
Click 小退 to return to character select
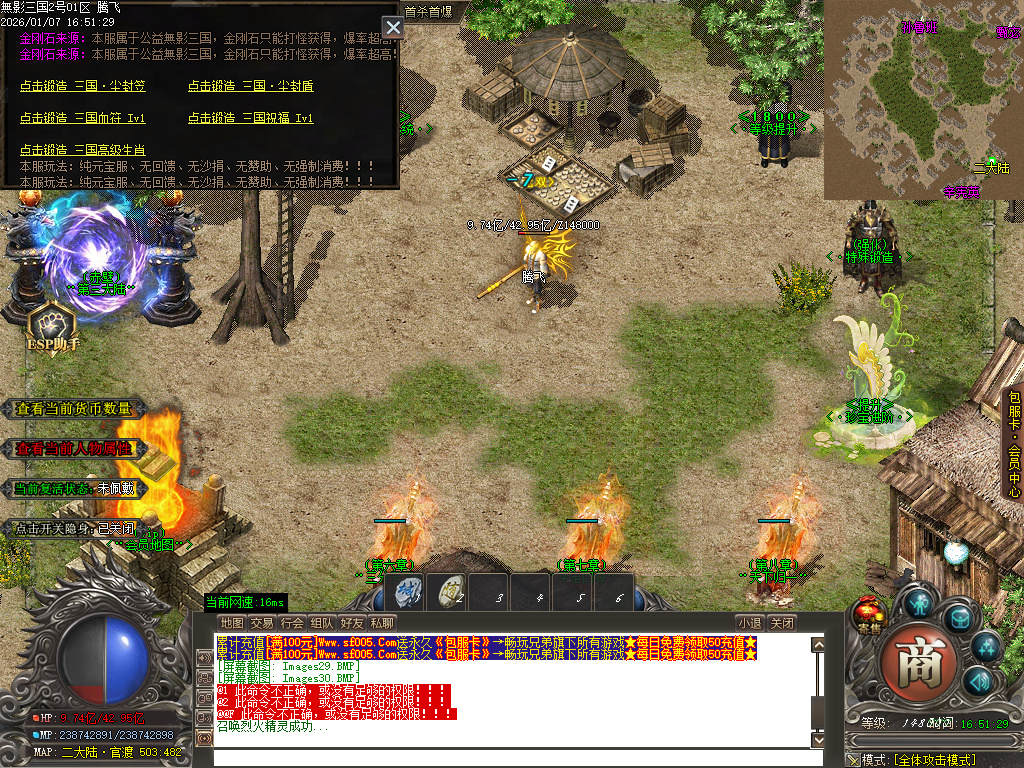click(x=750, y=623)
